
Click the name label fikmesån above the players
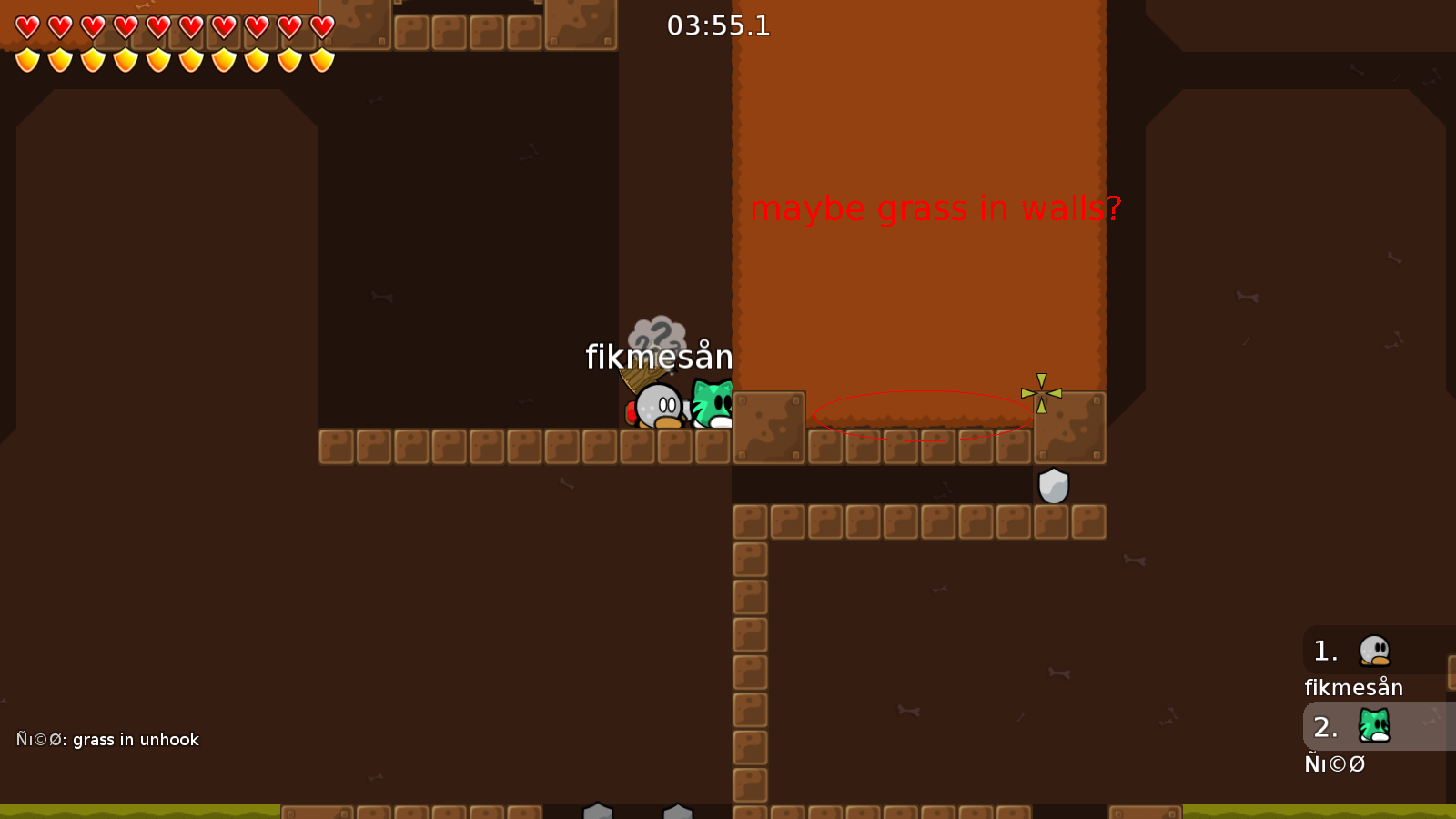coord(658,357)
